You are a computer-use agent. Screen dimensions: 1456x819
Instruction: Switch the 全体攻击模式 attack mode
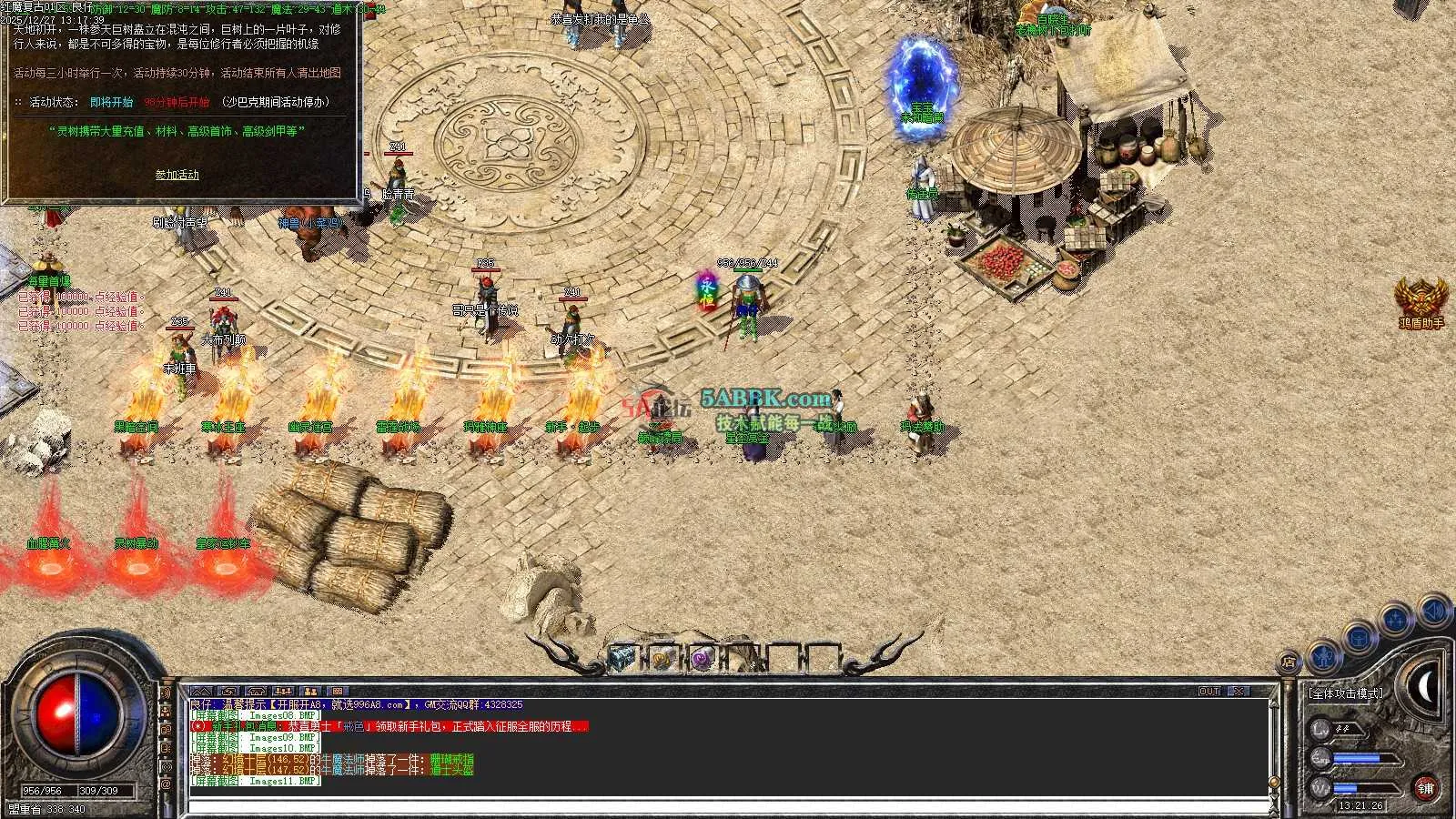pyautogui.click(x=1345, y=693)
